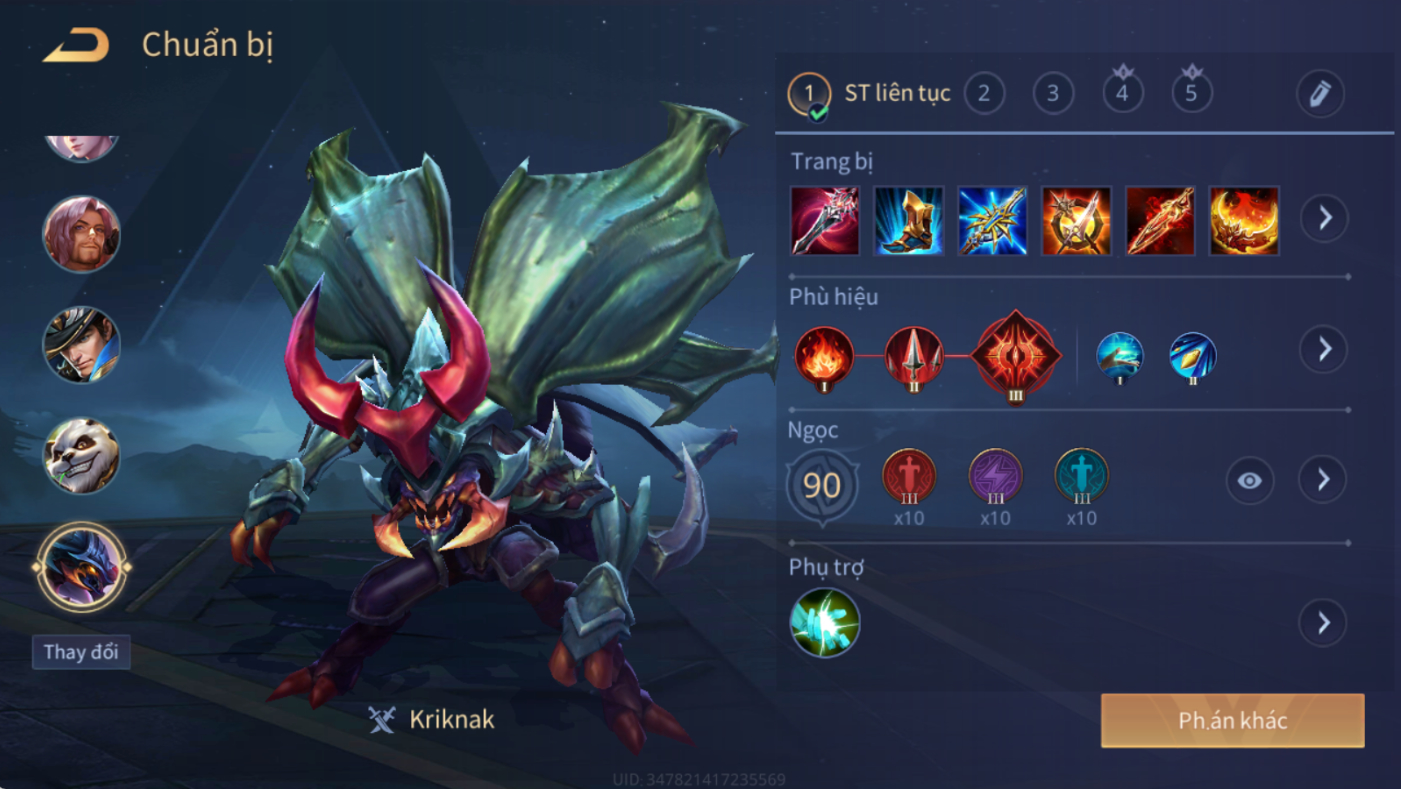Click the Thay đổi button

point(81,652)
